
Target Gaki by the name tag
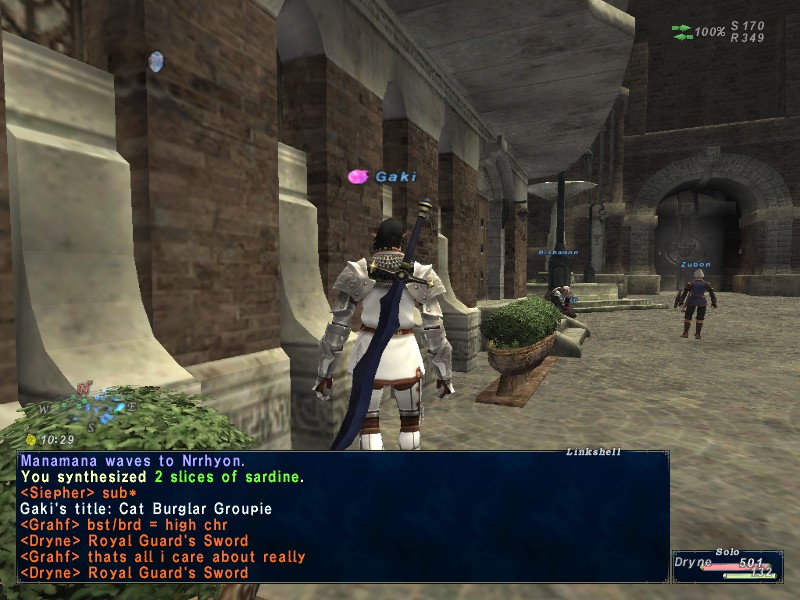click(x=395, y=177)
